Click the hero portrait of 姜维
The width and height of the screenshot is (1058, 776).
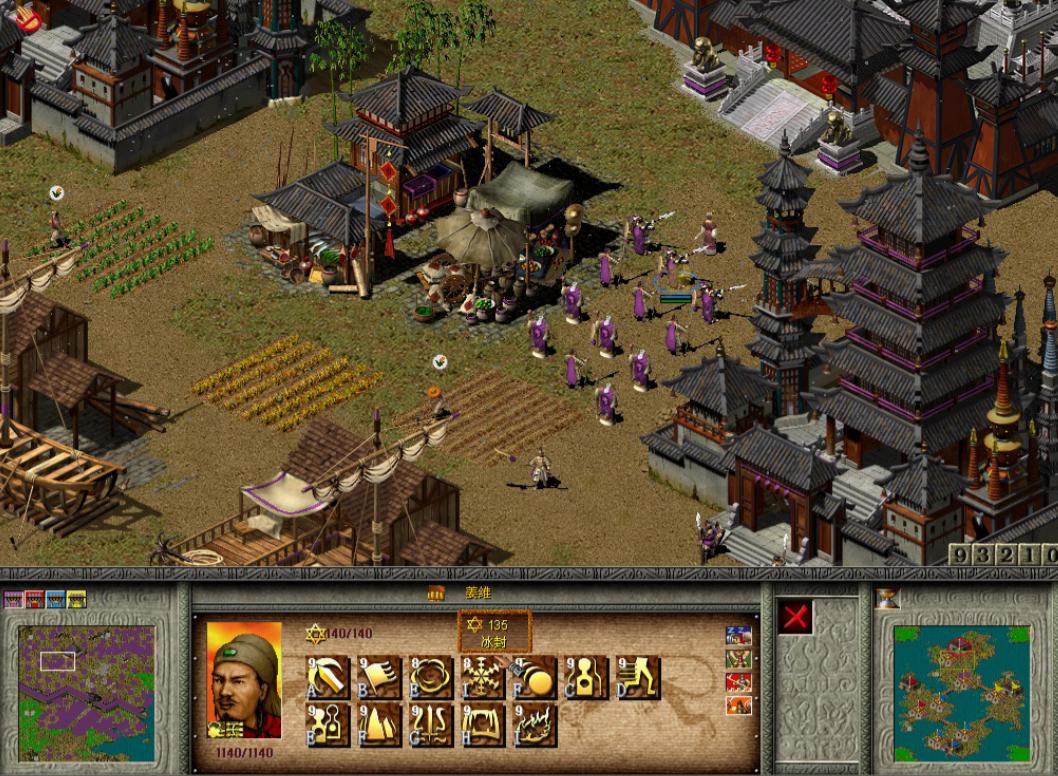tap(244, 679)
